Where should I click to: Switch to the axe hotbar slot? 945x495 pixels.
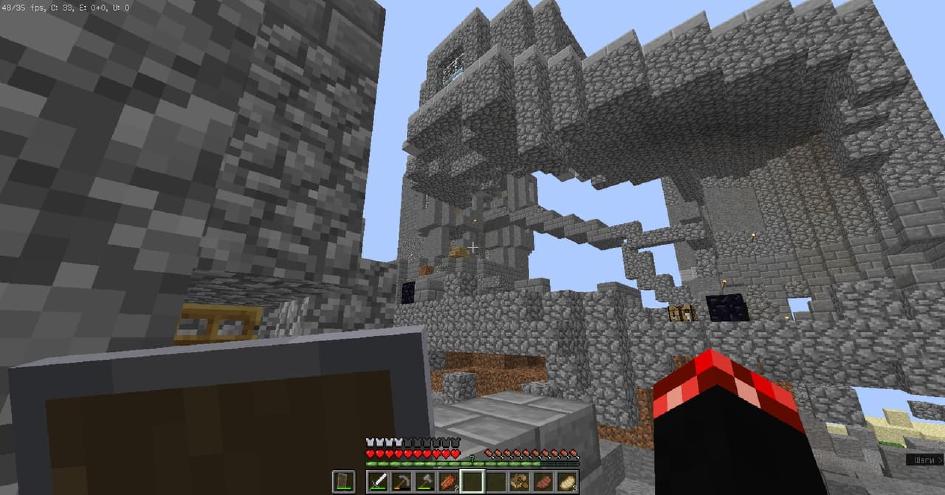[x=425, y=482]
